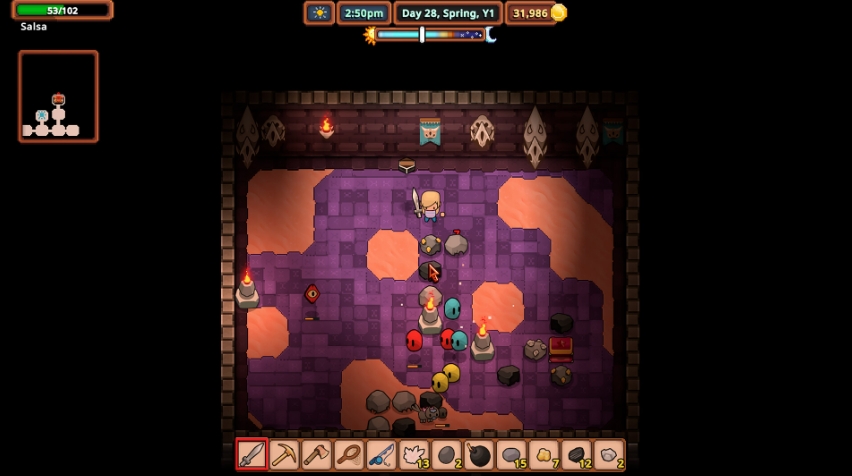Click the sunny weather icon

pos(319,13)
